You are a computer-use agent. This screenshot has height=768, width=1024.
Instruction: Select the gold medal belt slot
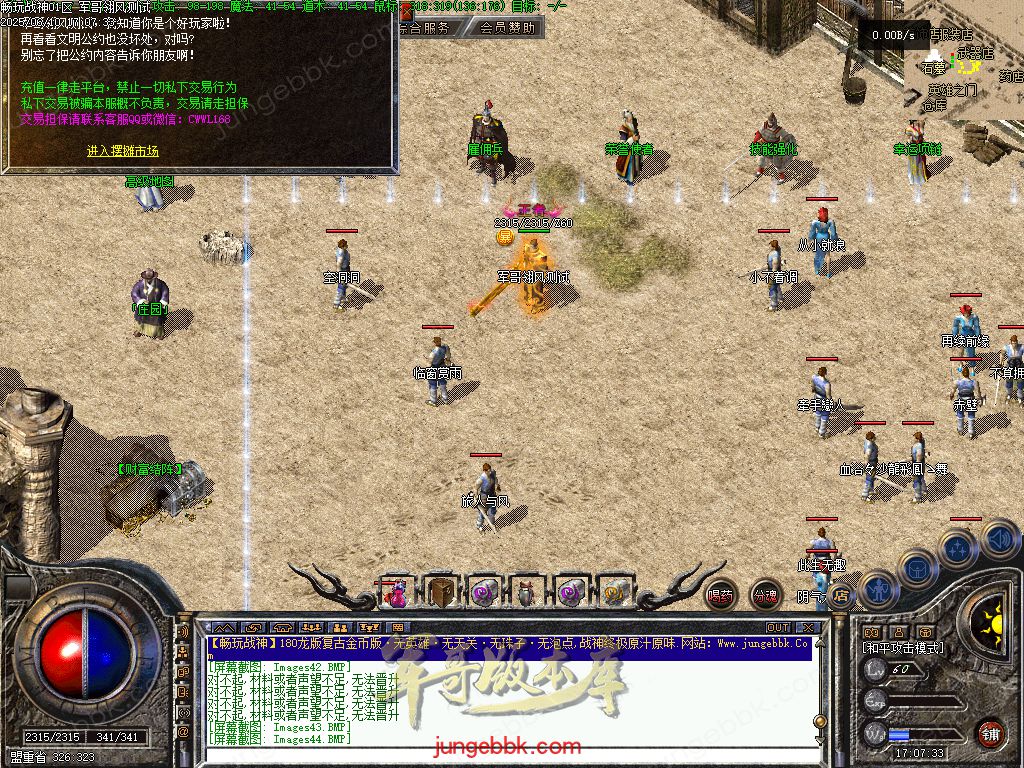616,592
